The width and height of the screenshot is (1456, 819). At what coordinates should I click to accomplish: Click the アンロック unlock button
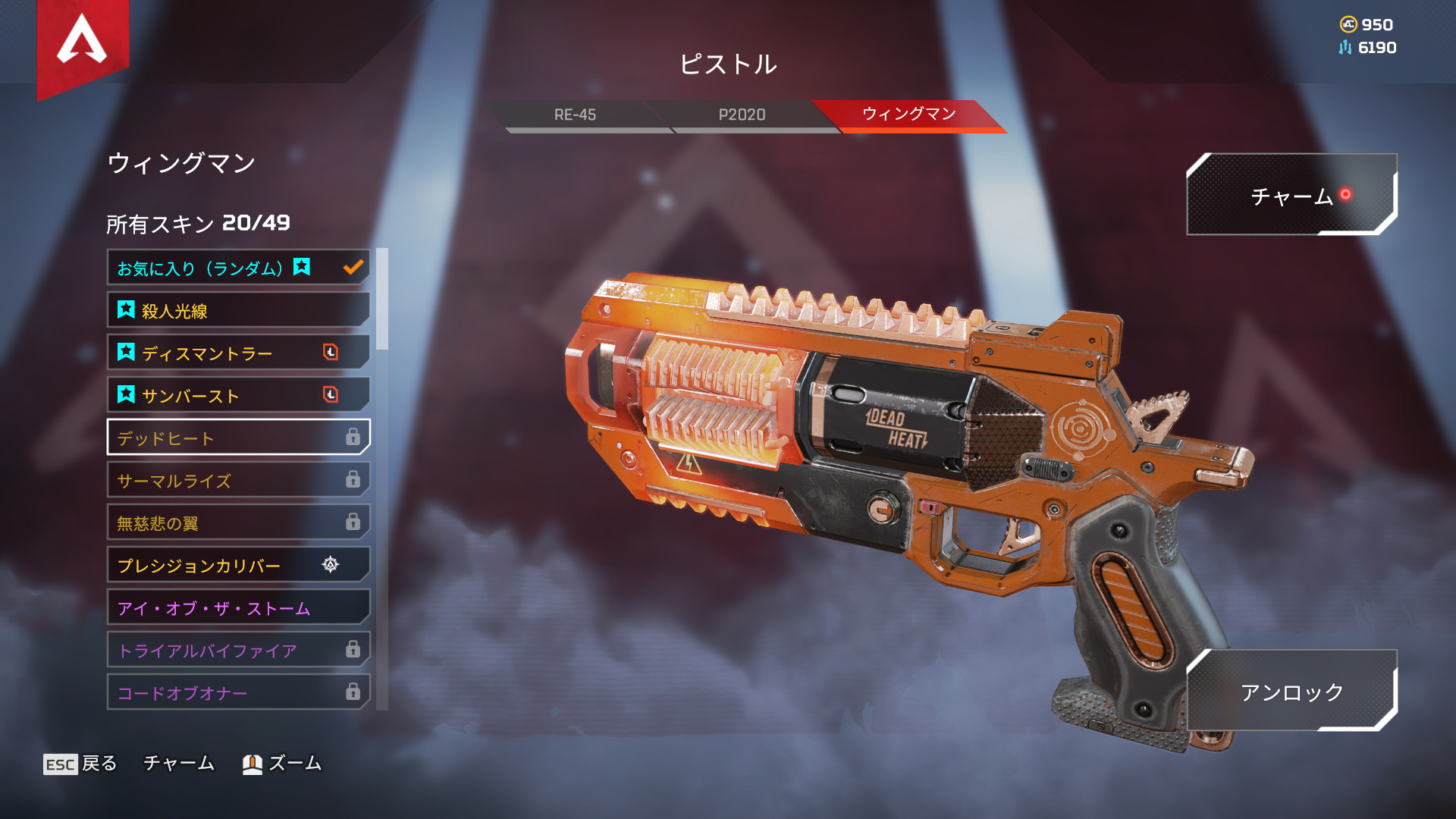(x=1291, y=692)
